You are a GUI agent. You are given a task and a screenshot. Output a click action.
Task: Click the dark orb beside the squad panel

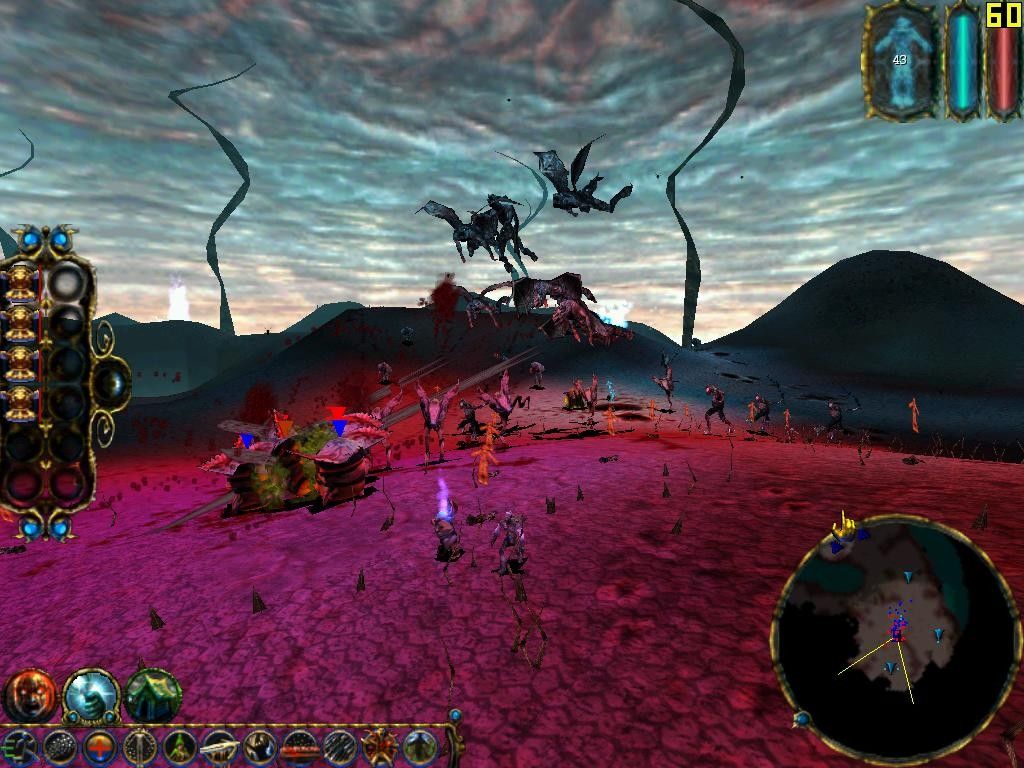[x=112, y=382]
